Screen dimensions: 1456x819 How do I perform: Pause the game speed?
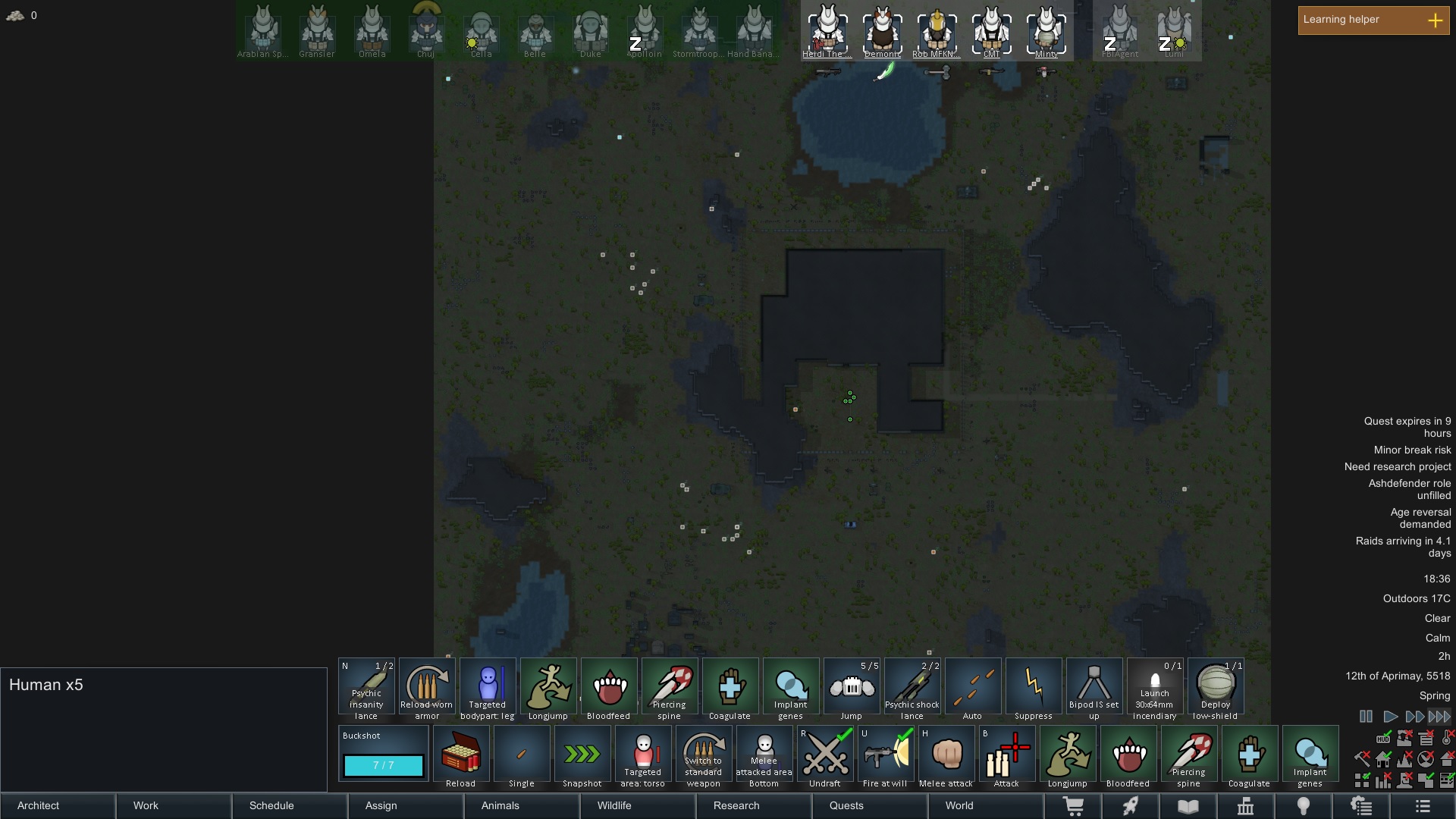coord(1366,716)
